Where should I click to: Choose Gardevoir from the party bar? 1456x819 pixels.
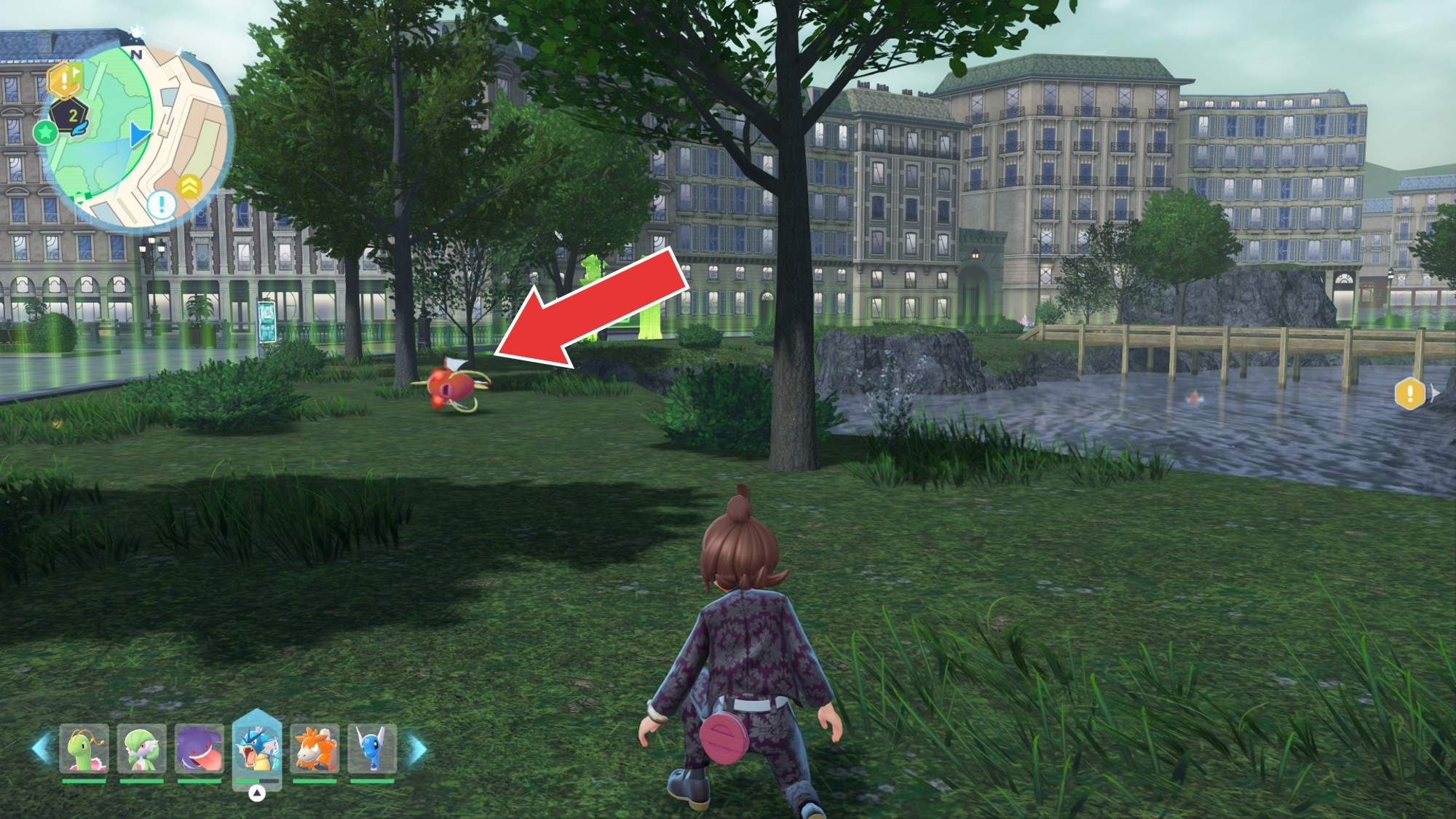[x=141, y=749]
